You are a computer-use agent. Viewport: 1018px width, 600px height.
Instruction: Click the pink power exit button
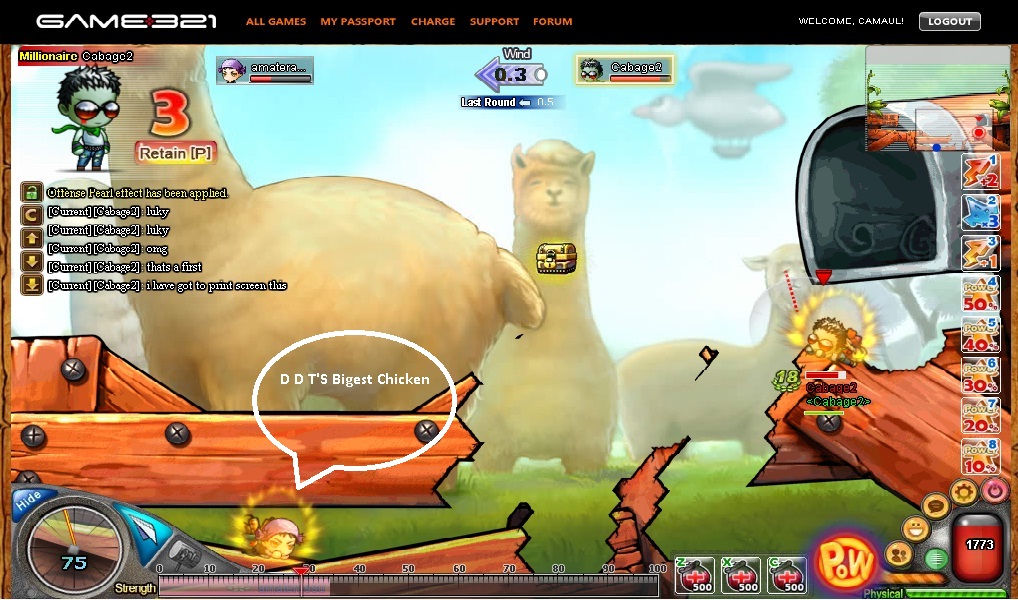tap(994, 490)
